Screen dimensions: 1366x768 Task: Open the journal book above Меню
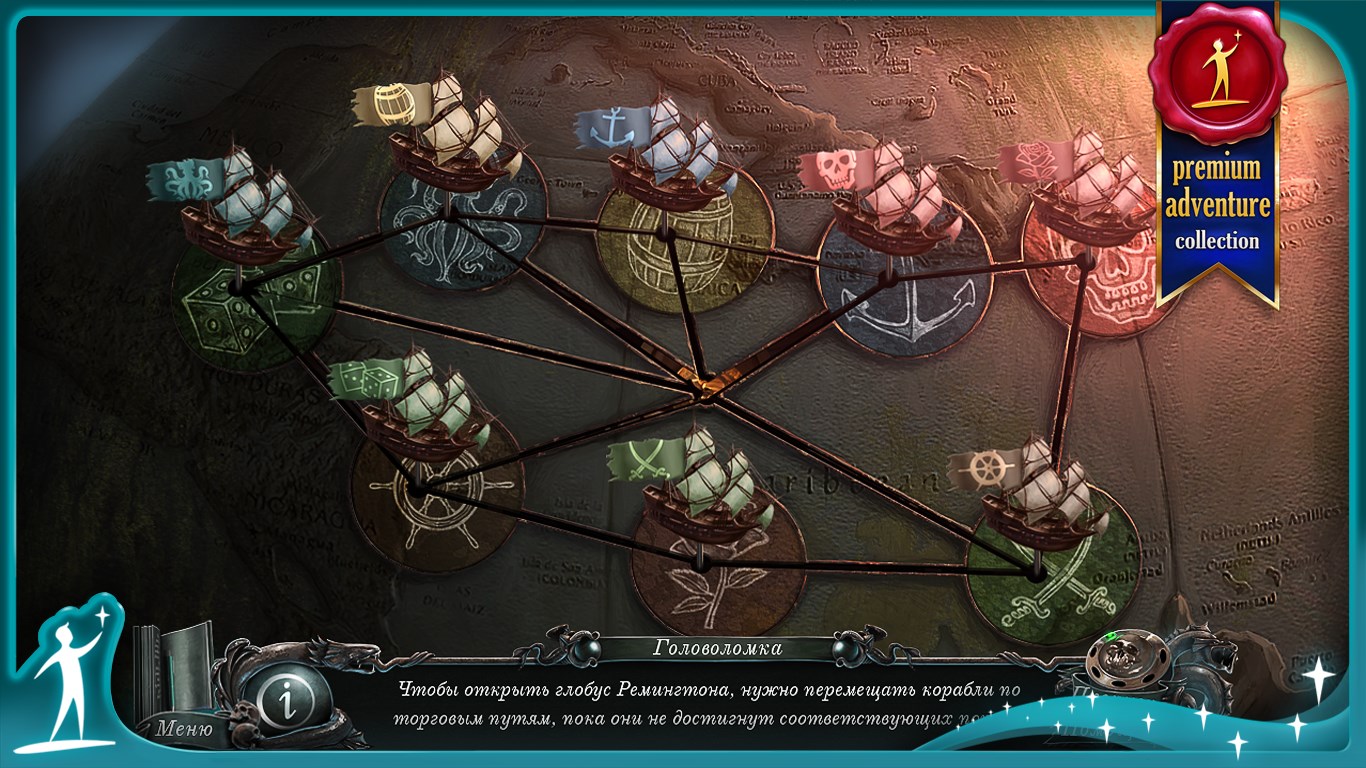click(177, 668)
